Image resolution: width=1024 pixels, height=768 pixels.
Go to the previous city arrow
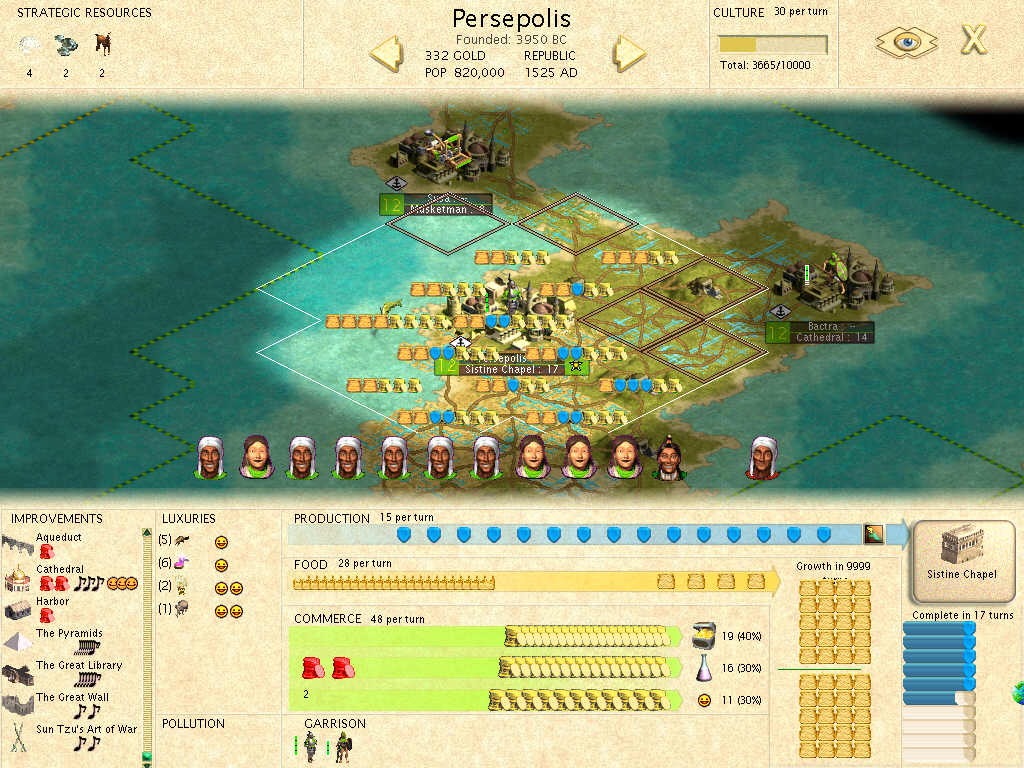pyautogui.click(x=386, y=53)
